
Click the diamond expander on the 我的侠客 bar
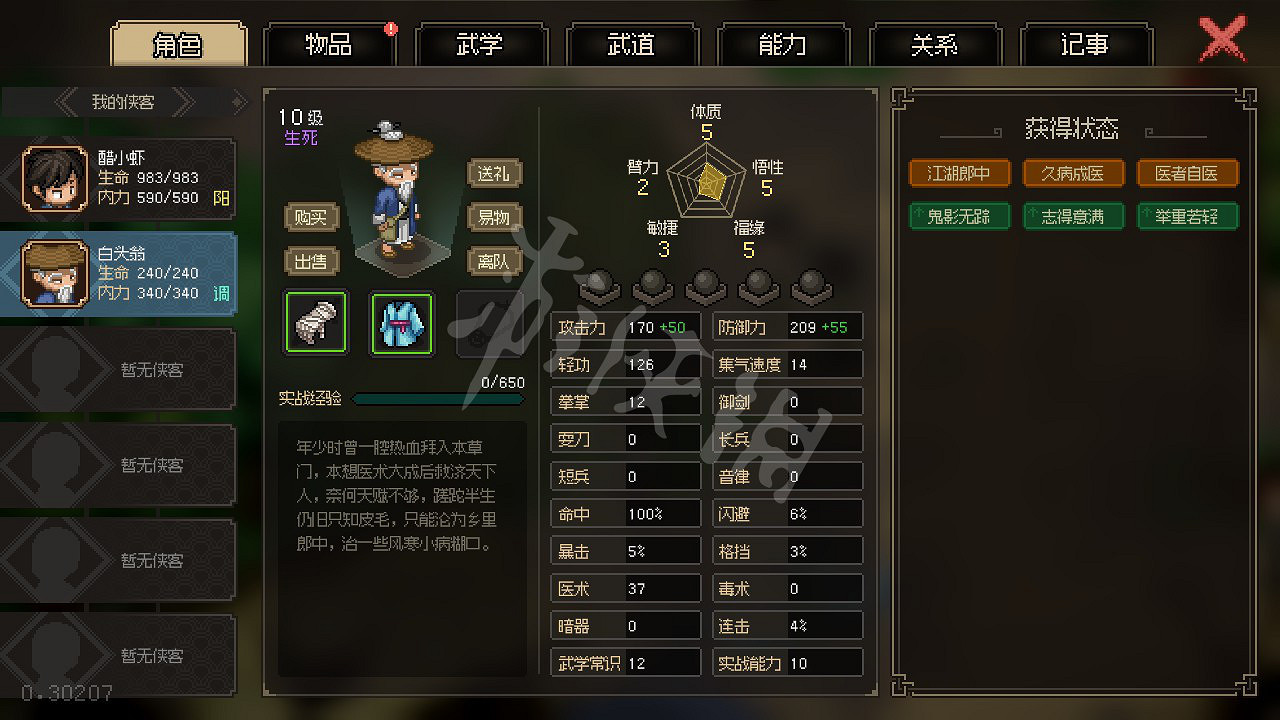[237, 101]
